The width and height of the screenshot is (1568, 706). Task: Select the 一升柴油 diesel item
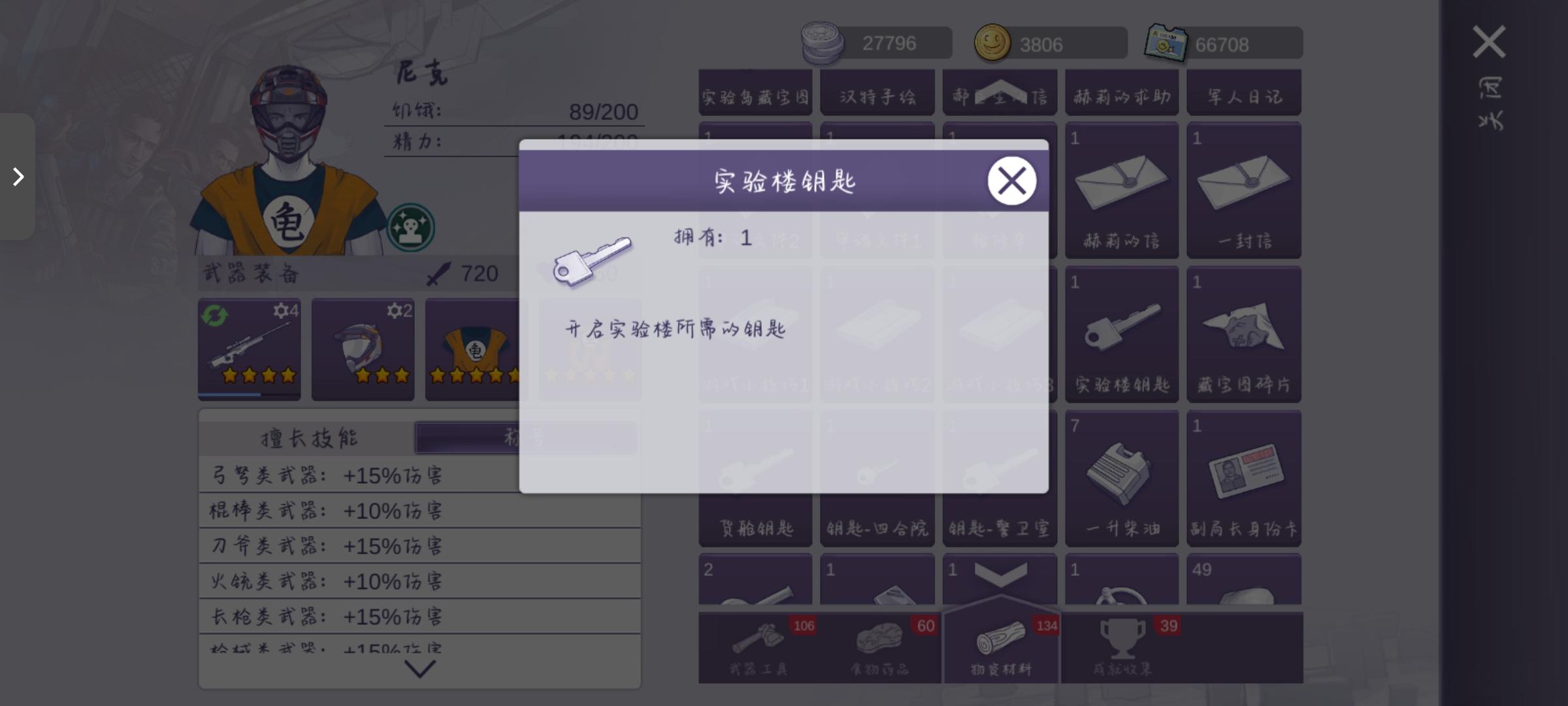click(x=1121, y=477)
